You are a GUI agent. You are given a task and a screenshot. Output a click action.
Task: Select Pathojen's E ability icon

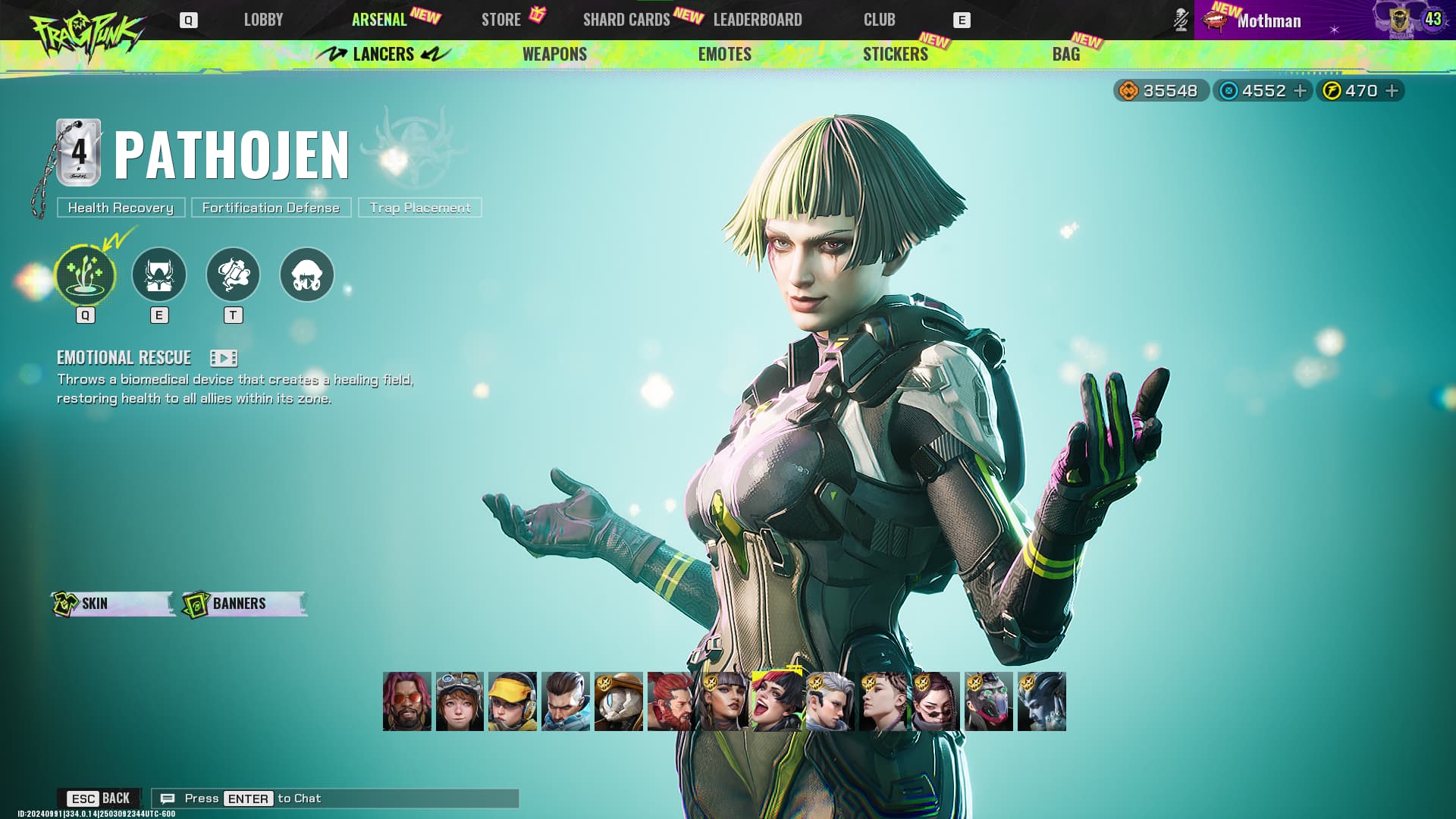click(x=159, y=275)
